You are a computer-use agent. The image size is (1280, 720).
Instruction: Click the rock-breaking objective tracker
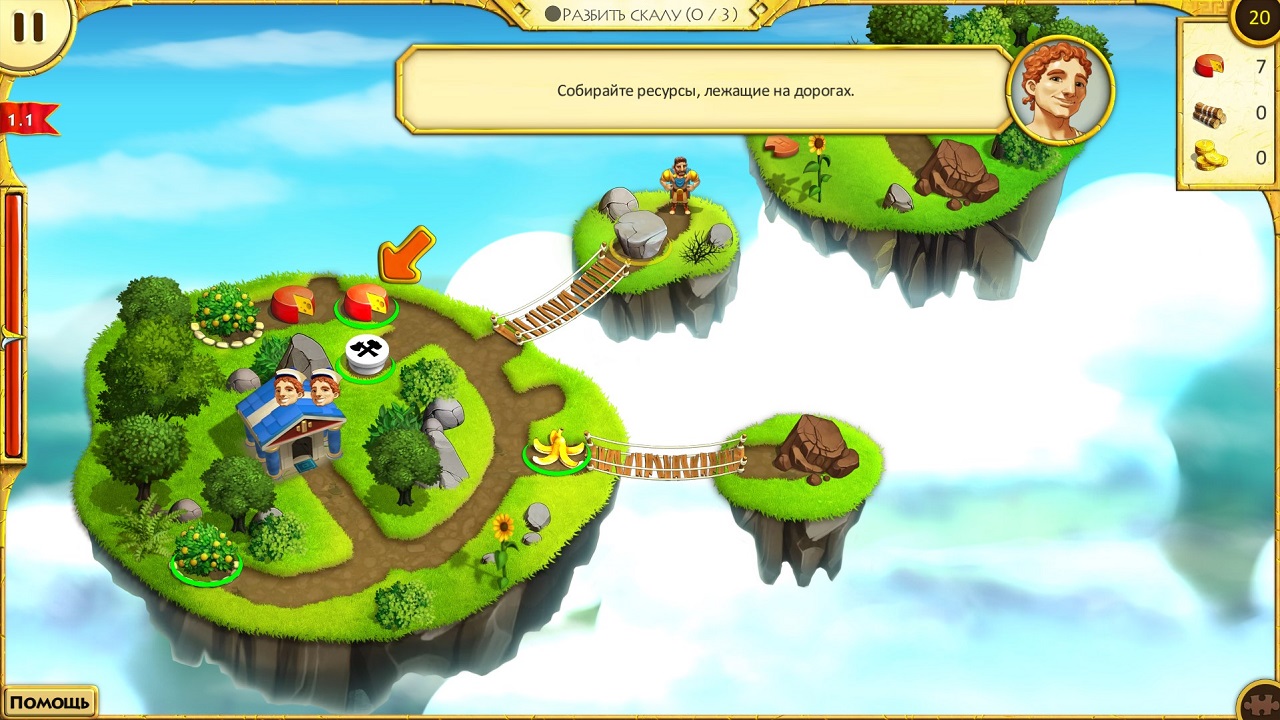(x=640, y=15)
